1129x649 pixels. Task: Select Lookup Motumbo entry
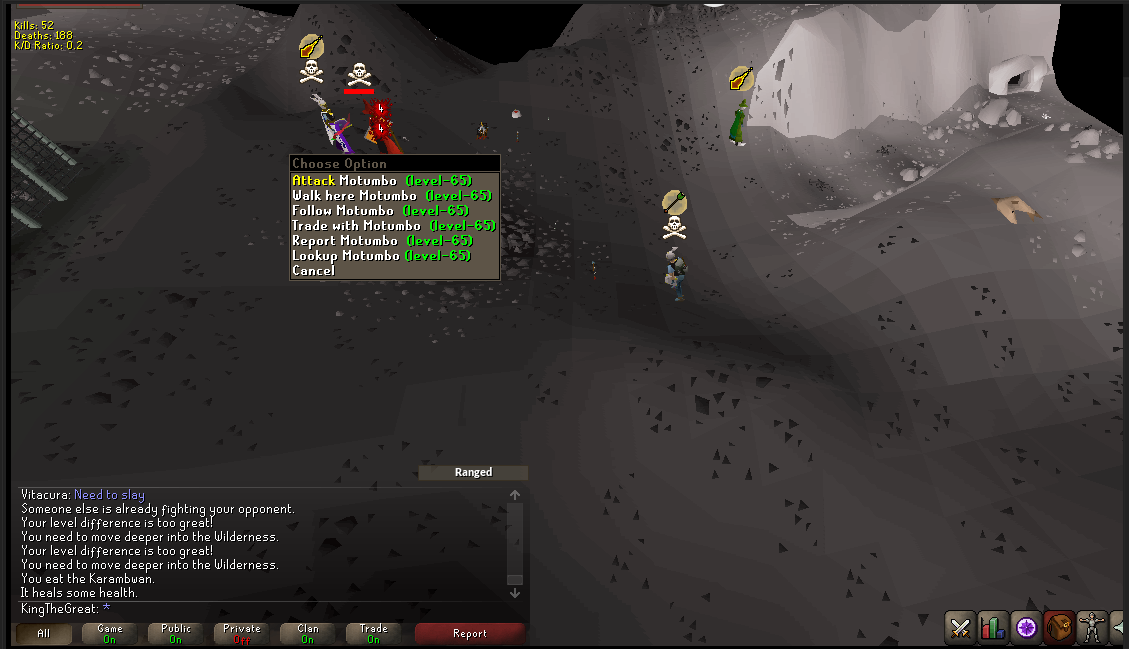click(x=381, y=256)
